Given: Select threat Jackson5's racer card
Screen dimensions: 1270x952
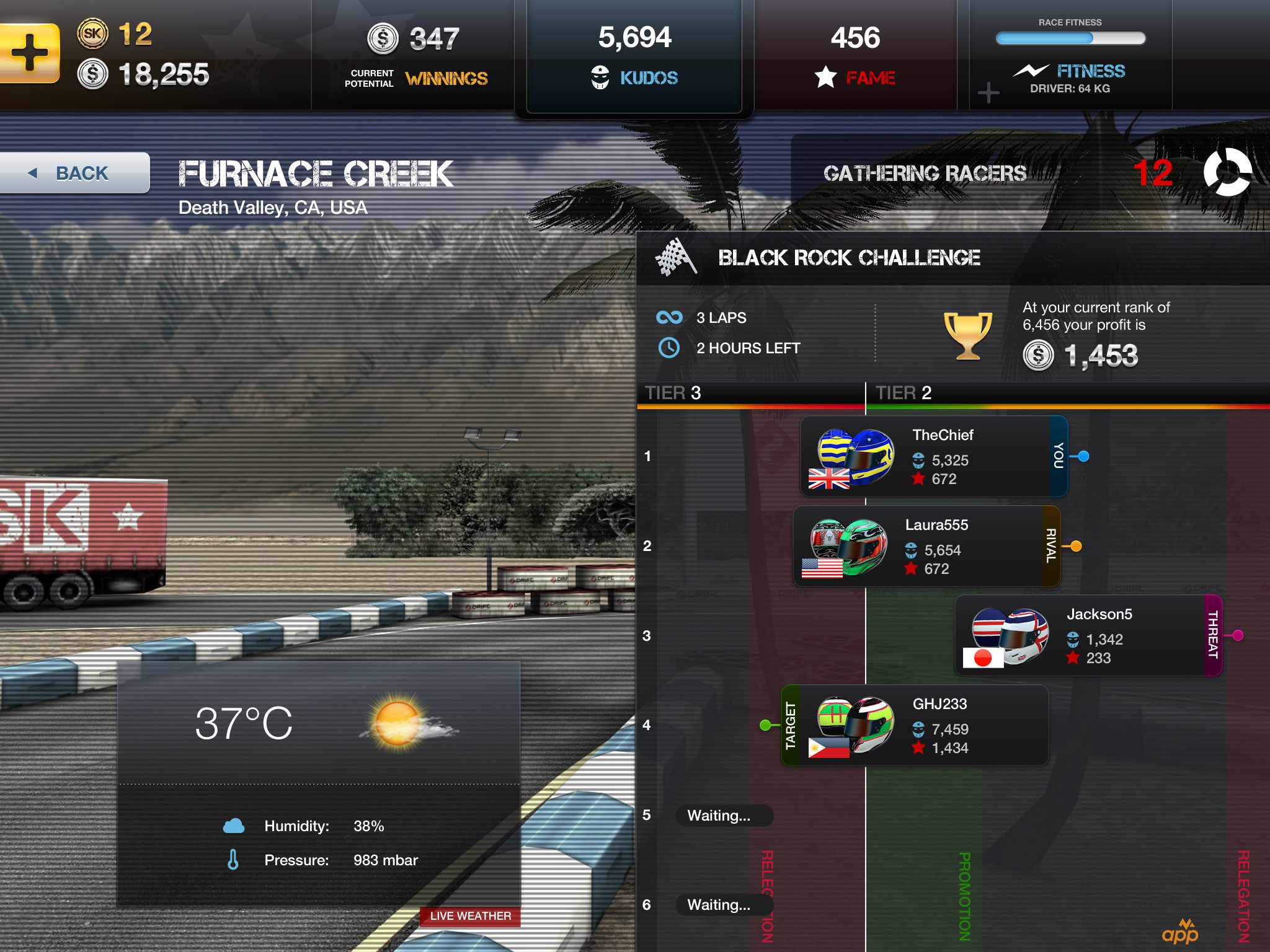Looking at the screenshot, I should pos(1088,636).
